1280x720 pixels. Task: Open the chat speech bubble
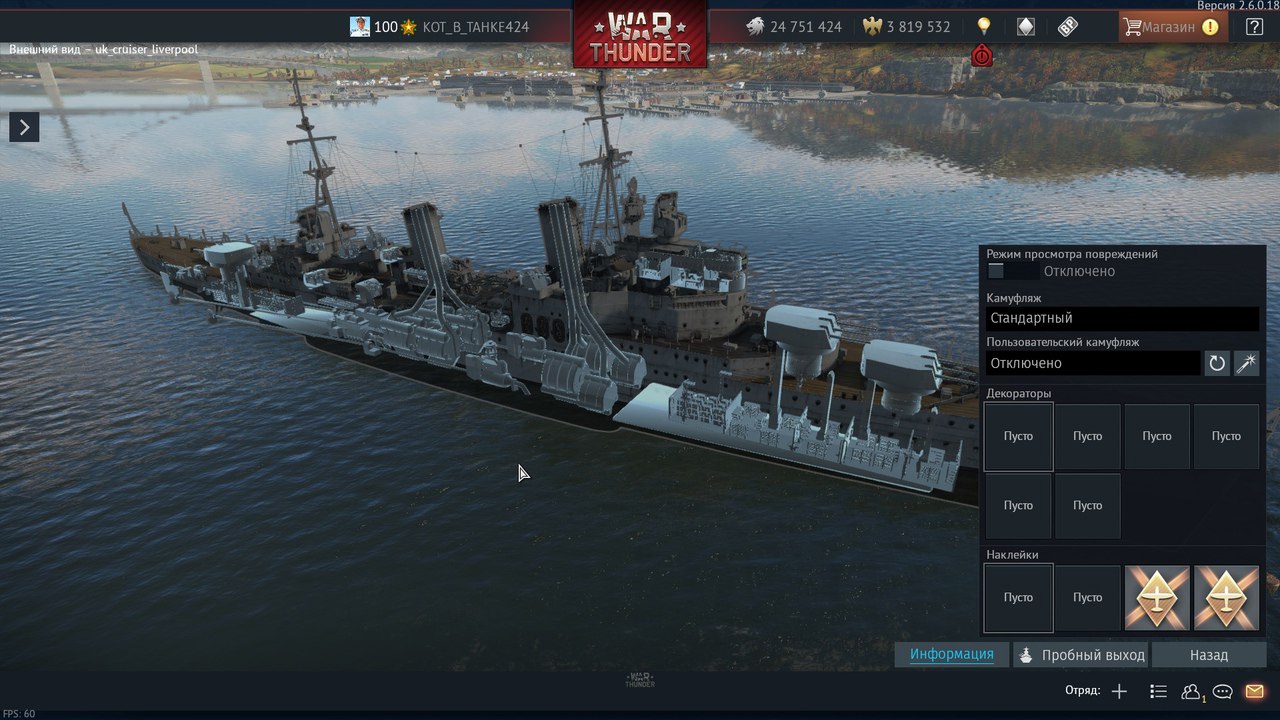pos(1222,691)
